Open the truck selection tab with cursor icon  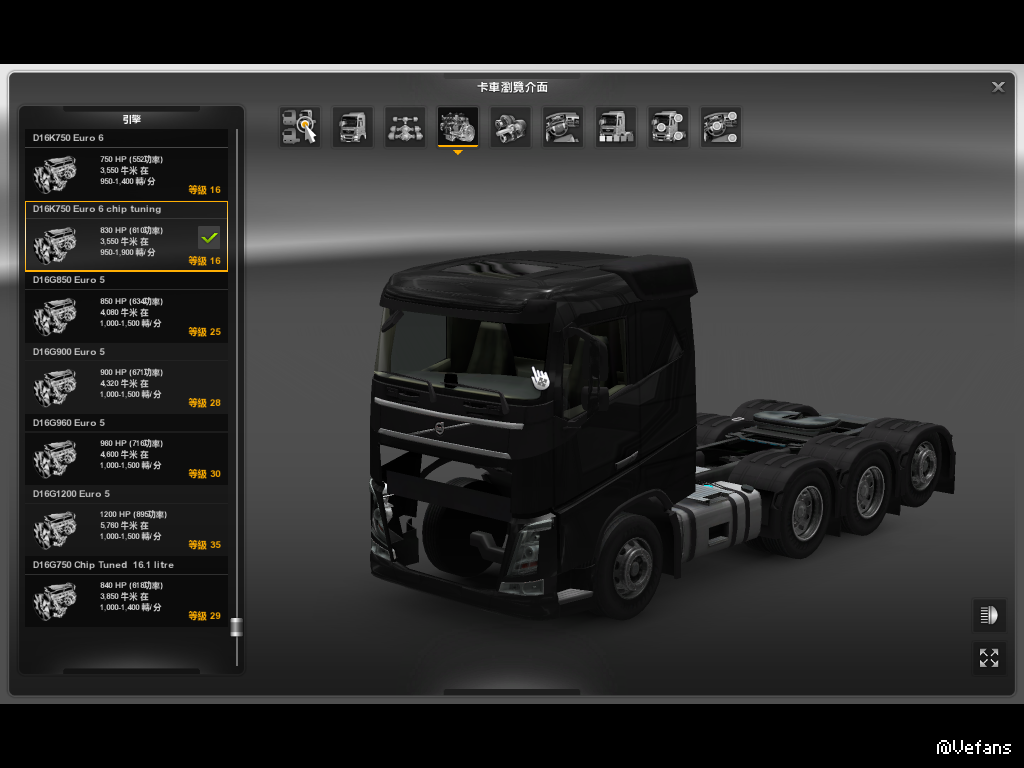300,127
